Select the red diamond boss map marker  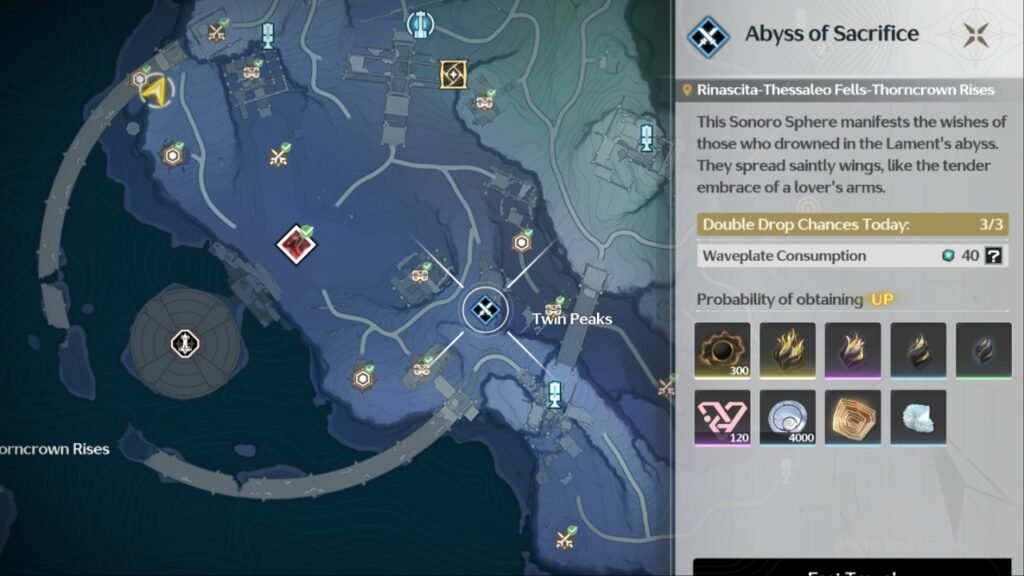coord(296,242)
